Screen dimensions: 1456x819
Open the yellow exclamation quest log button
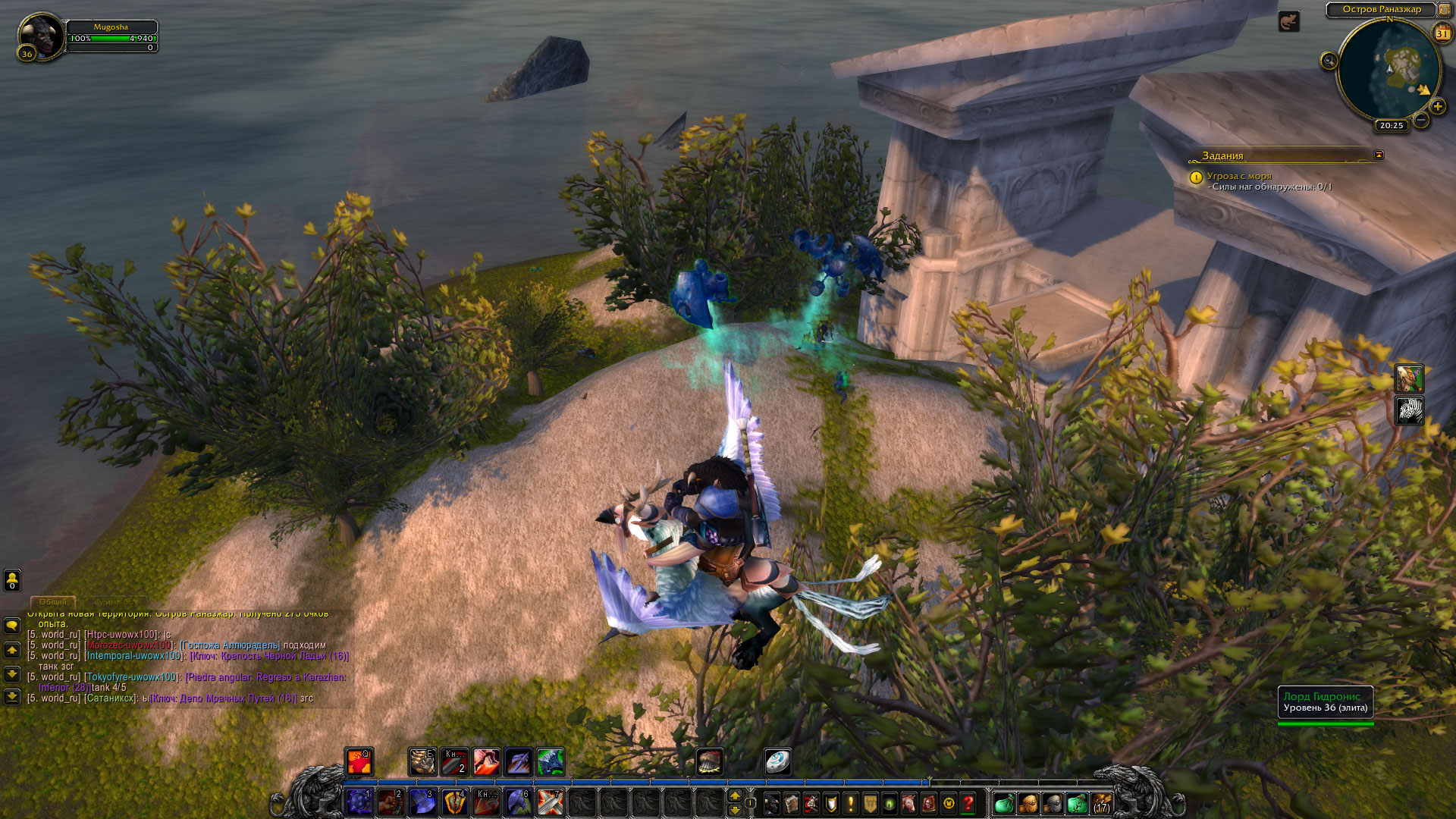[850, 802]
